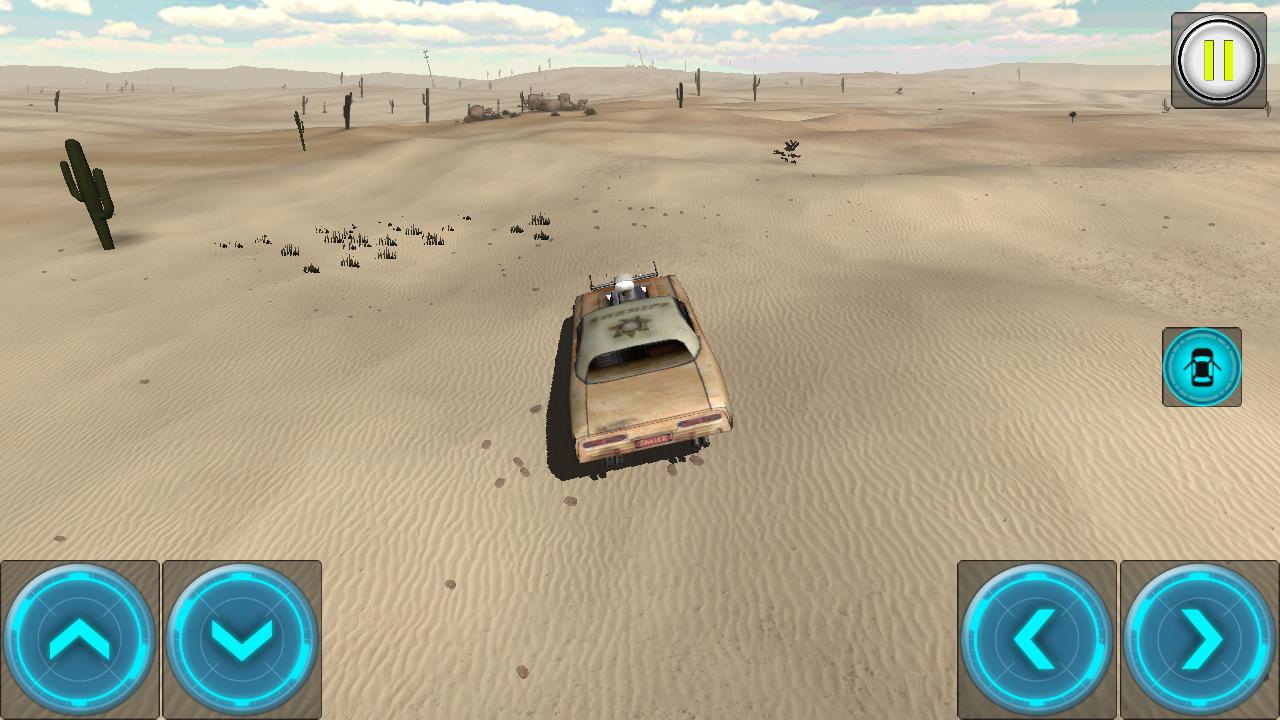Click the sheriff car on the sand
This screenshot has height=720, width=1280.
(x=640, y=370)
